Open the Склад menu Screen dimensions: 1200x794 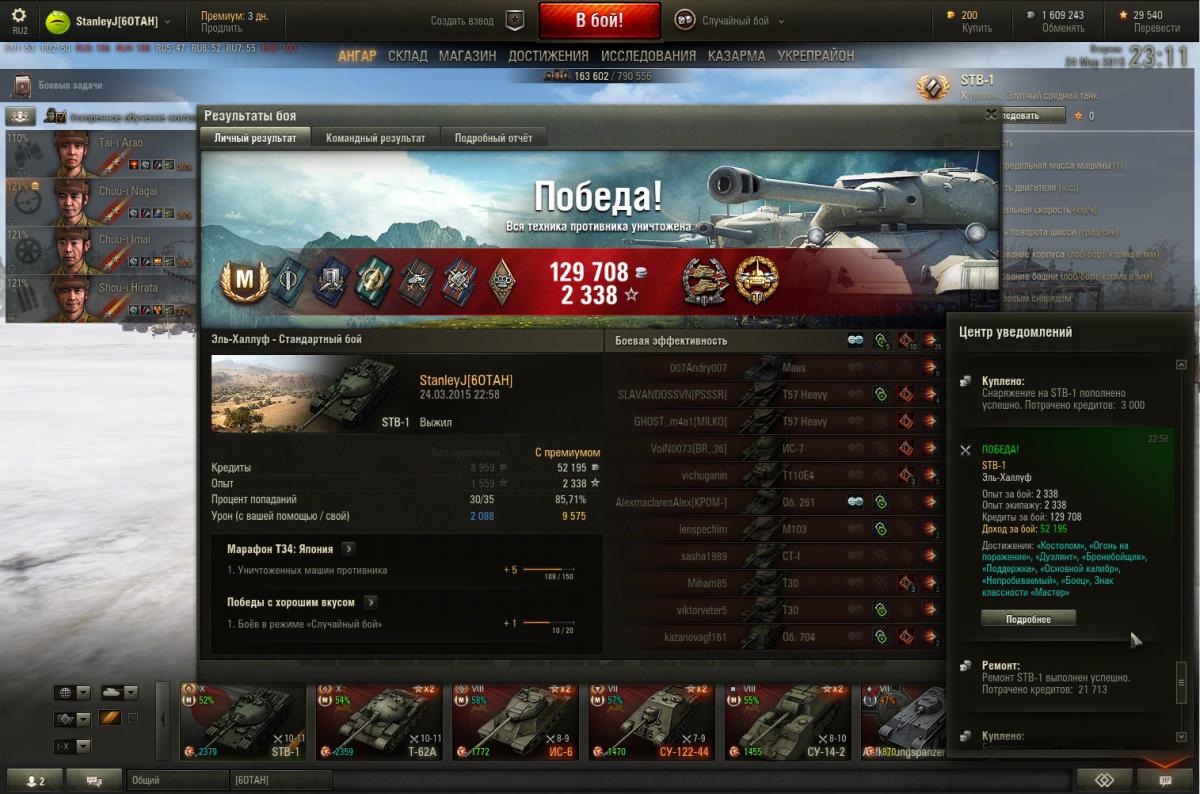point(407,56)
